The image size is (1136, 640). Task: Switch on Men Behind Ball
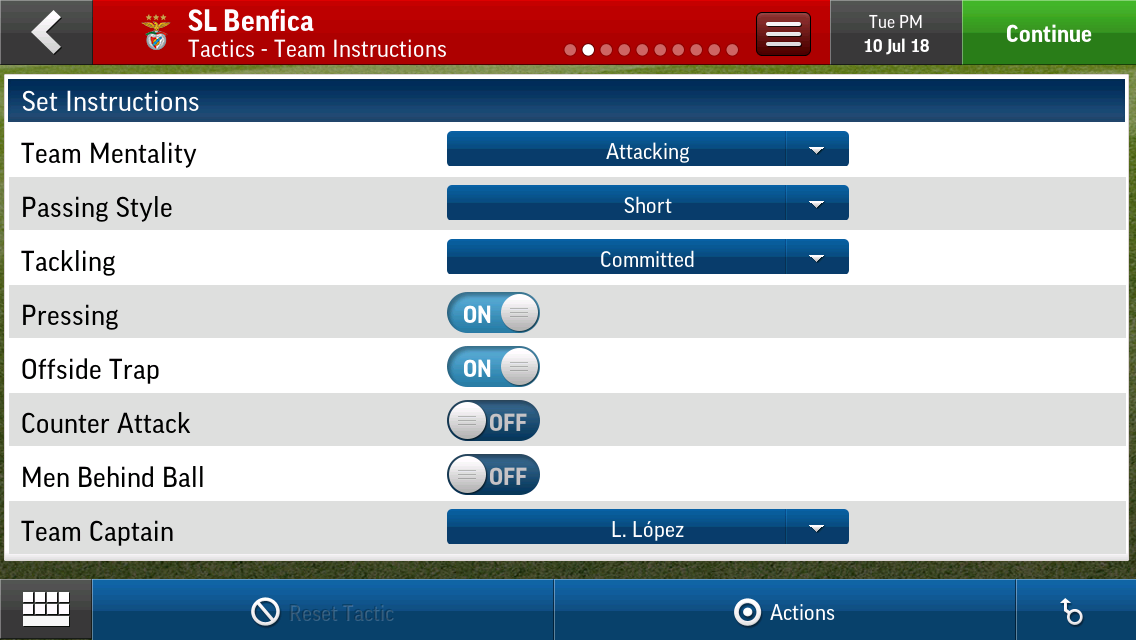tap(493, 476)
